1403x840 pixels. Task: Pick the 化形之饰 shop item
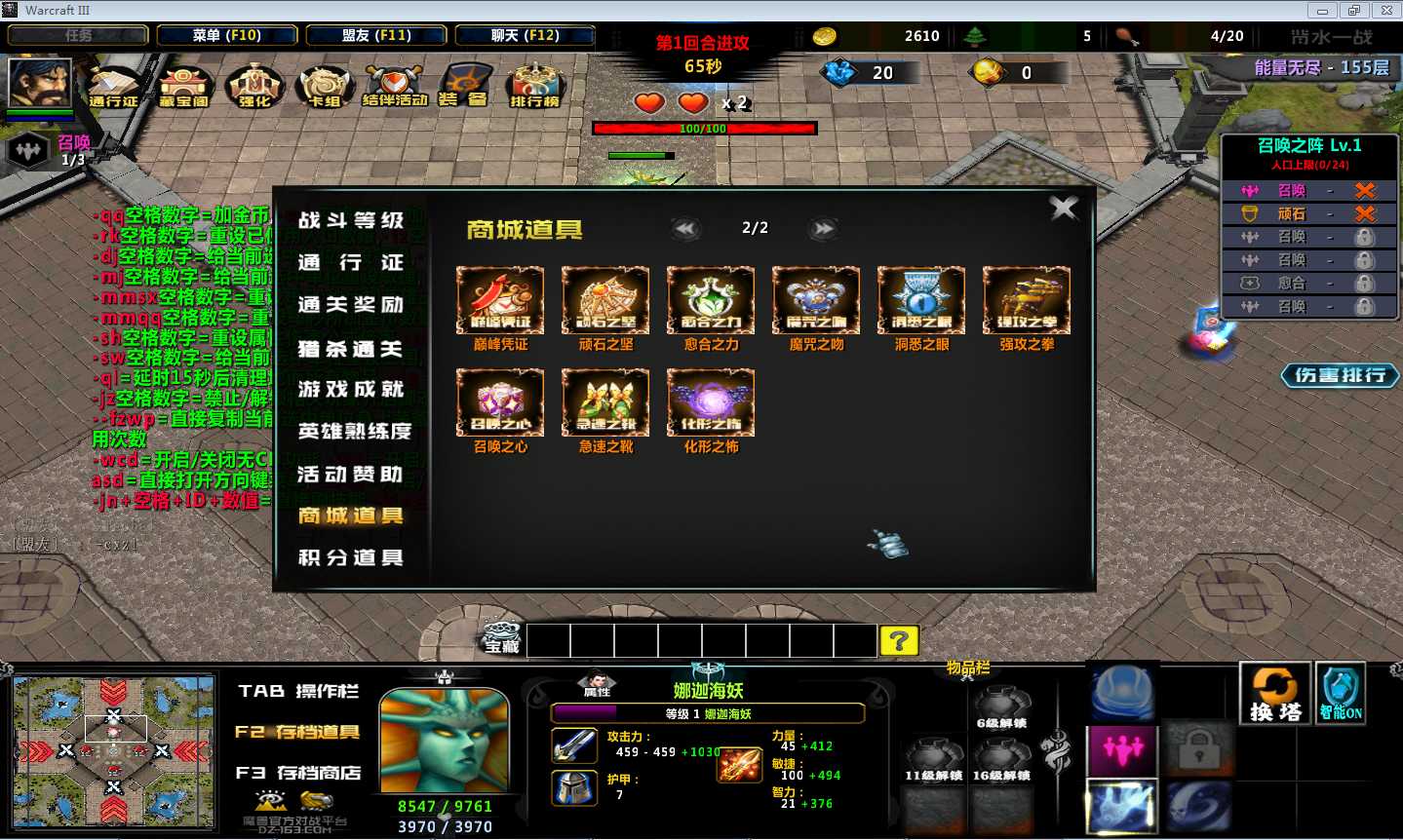coord(711,403)
